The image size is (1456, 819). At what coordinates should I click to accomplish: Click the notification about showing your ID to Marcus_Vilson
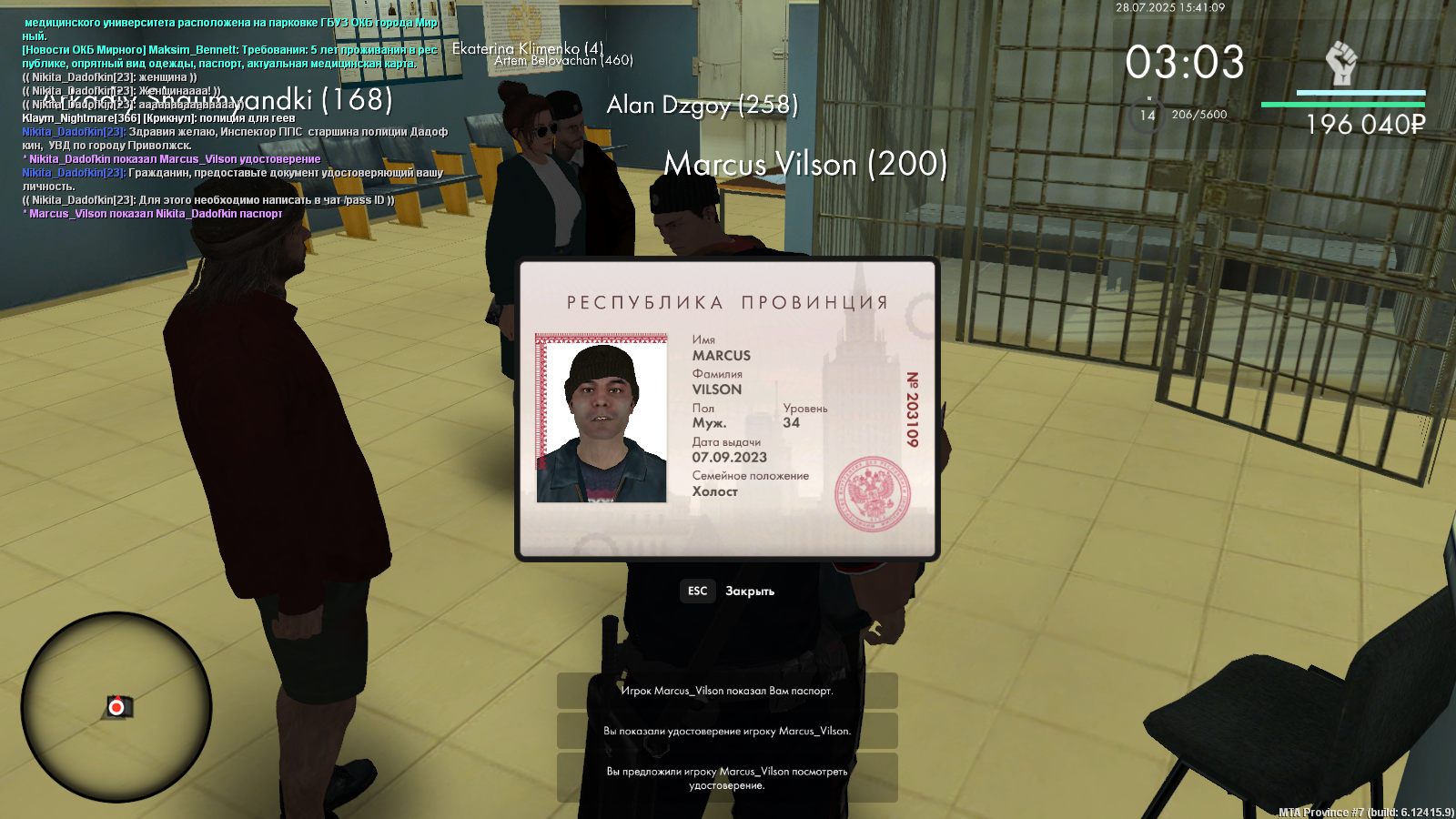click(727, 731)
